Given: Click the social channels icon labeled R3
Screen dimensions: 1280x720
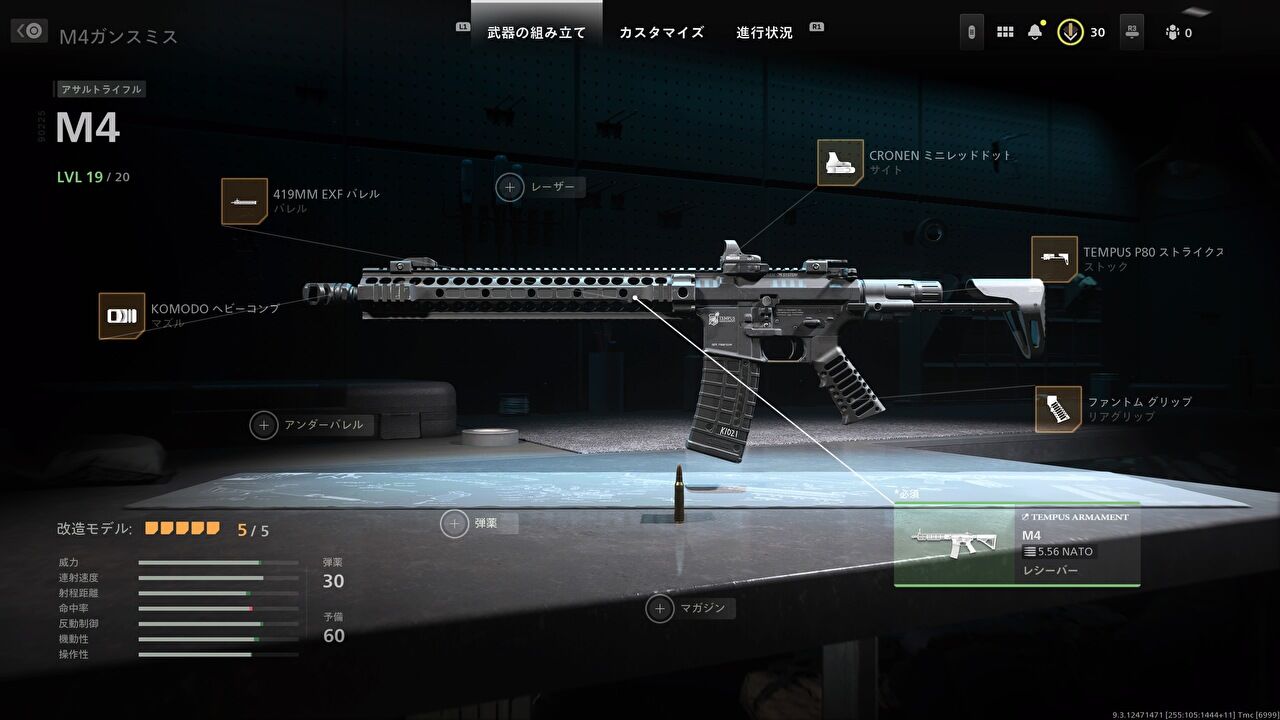Looking at the screenshot, I should [1130, 31].
